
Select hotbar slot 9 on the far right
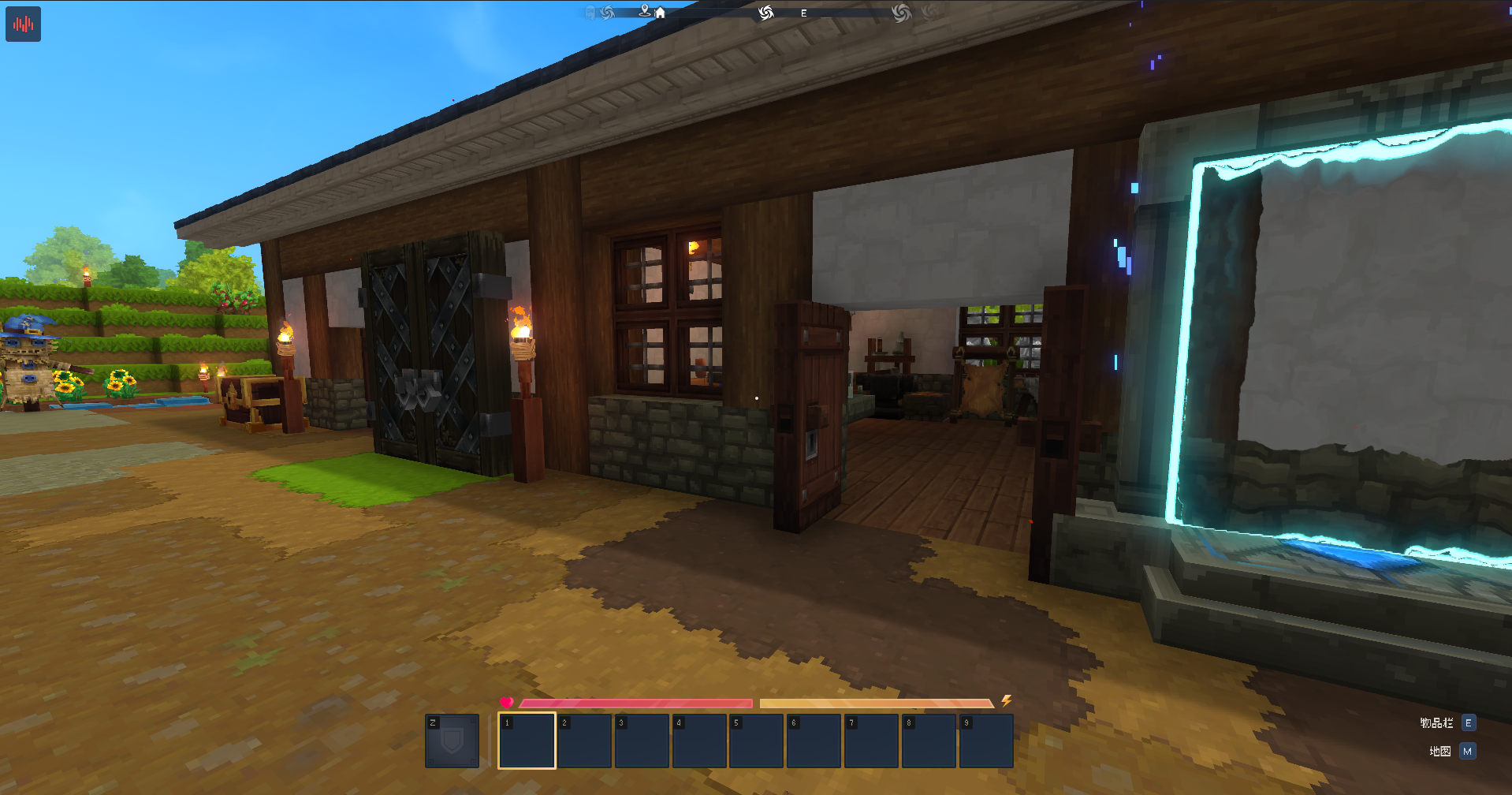985,741
